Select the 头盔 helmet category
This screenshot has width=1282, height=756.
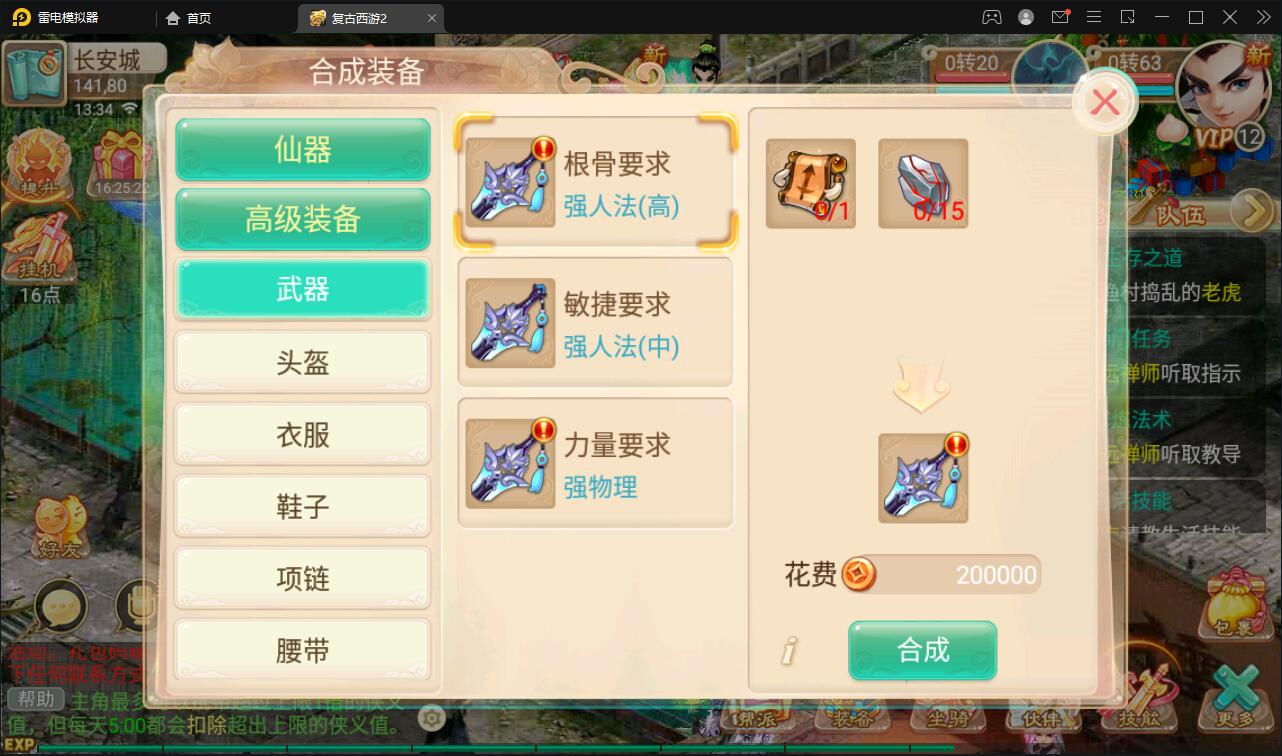(x=302, y=362)
